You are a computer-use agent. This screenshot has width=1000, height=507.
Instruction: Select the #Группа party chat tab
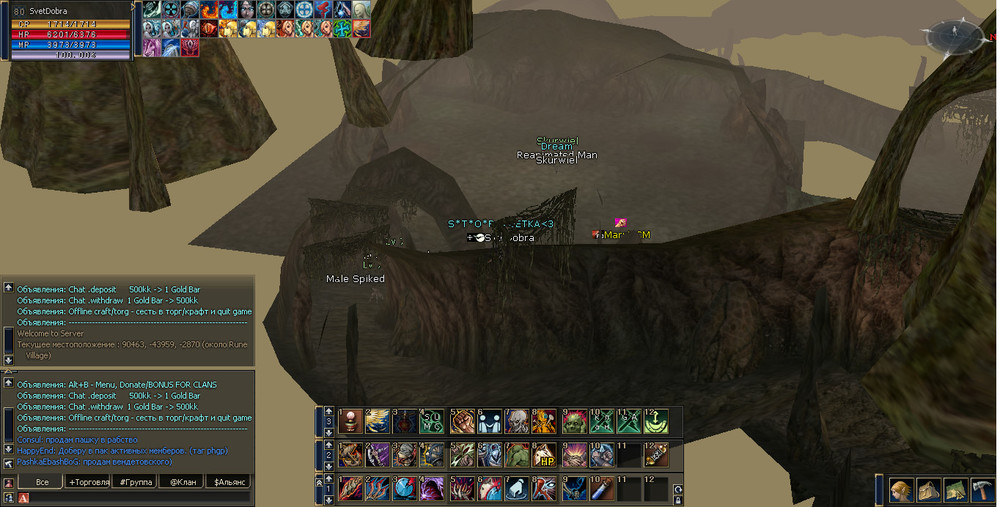click(139, 482)
